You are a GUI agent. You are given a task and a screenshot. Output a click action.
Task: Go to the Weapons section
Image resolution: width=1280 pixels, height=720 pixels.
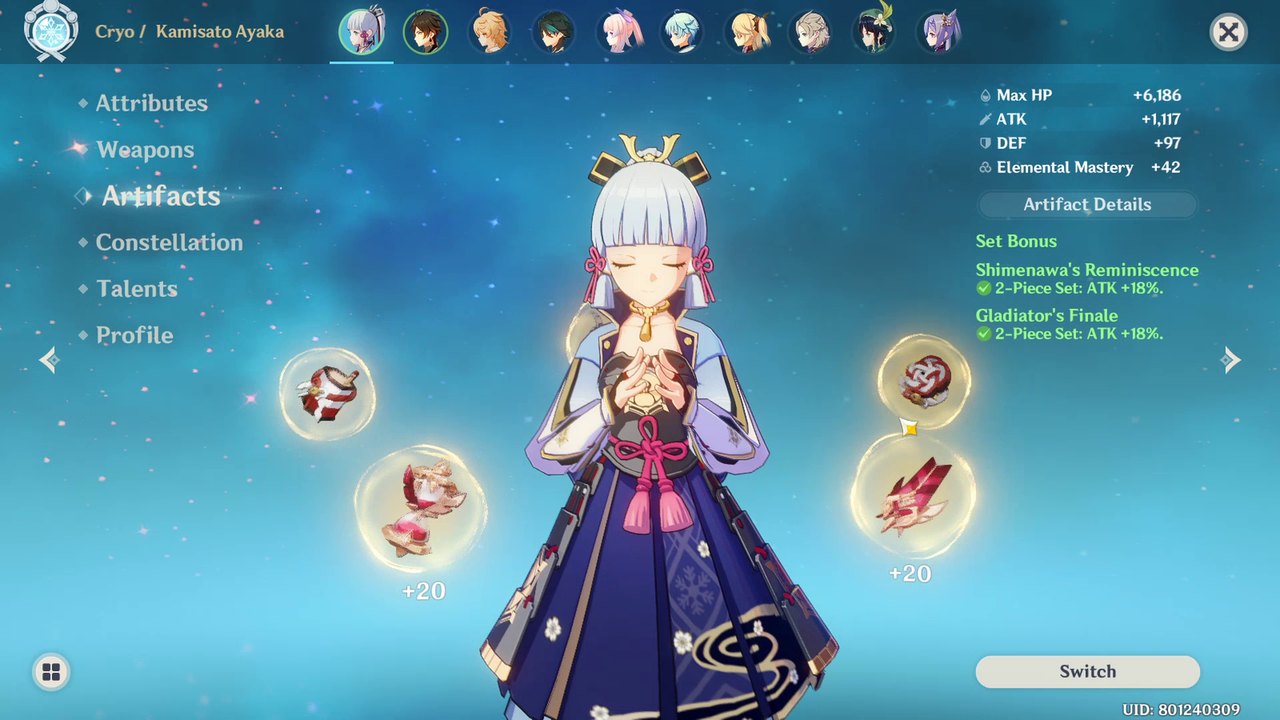(x=145, y=150)
